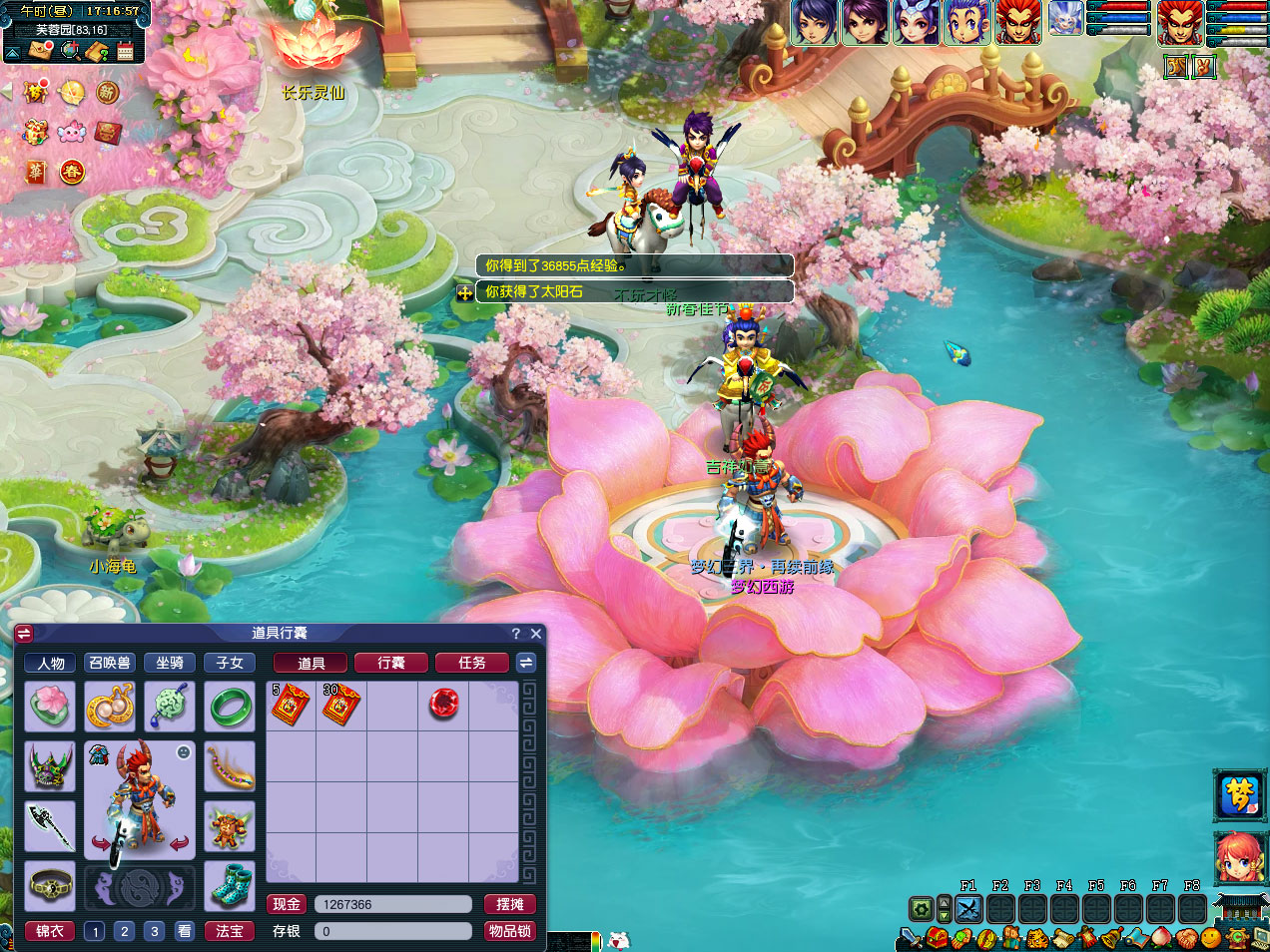Switch to the 行囊 bag tab
Viewport: 1270px width, 952px height.
coord(391,663)
